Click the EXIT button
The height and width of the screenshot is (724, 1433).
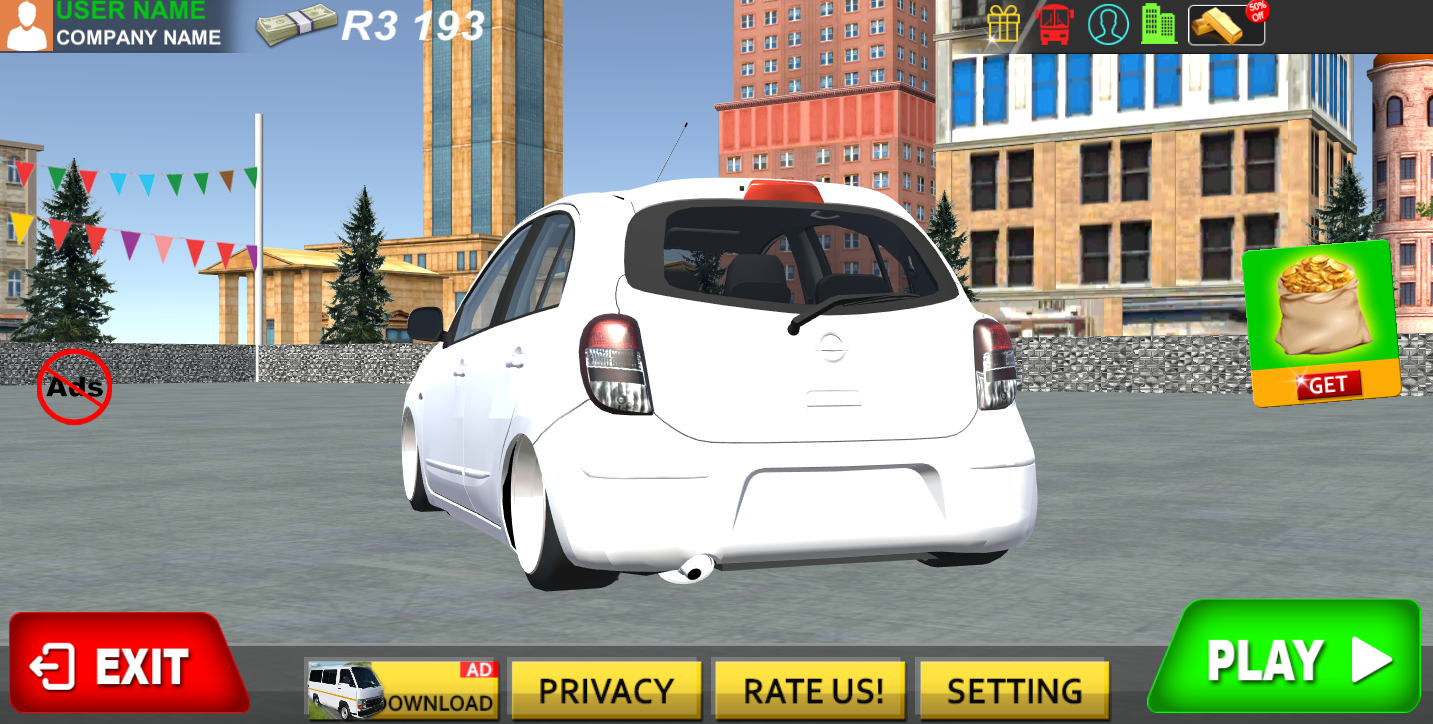click(130, 661)
